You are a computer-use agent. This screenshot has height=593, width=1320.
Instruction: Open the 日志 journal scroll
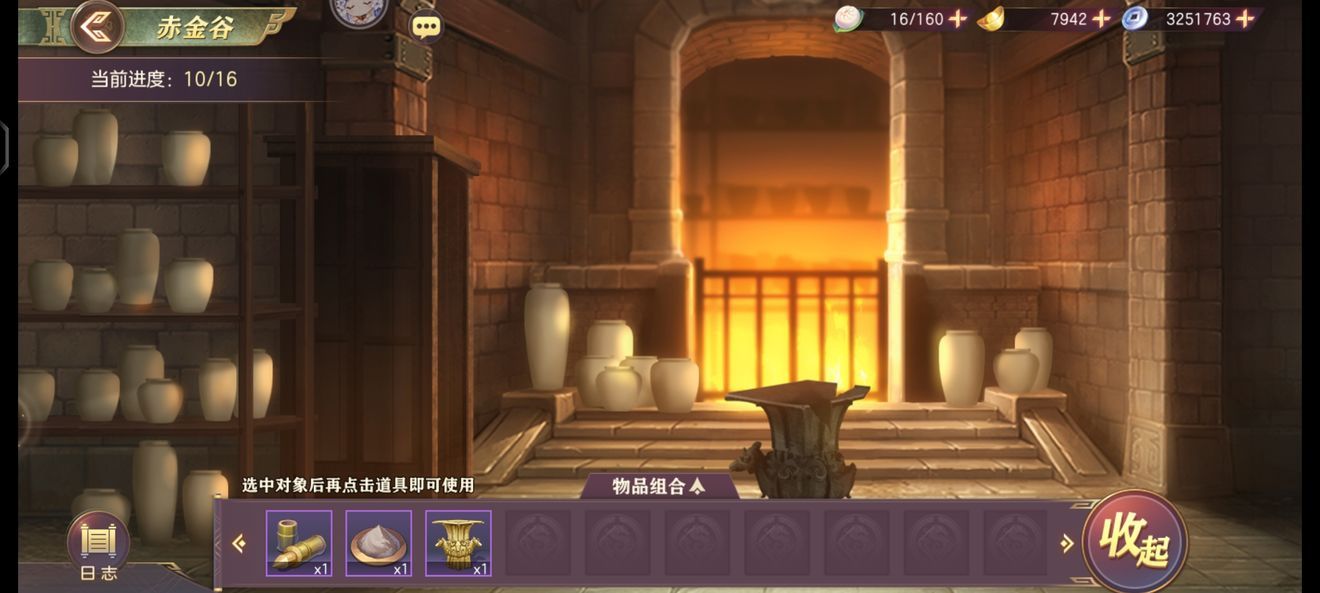click(x=98, y=546)
